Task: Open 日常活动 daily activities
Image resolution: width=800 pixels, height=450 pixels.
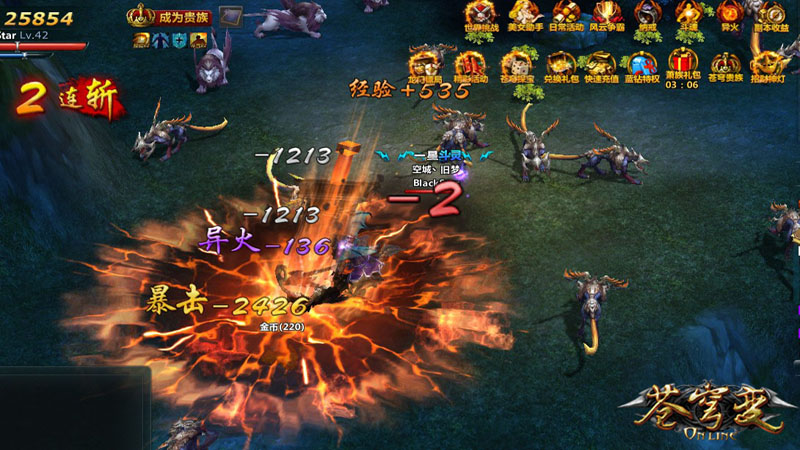Action: point(566,16)
